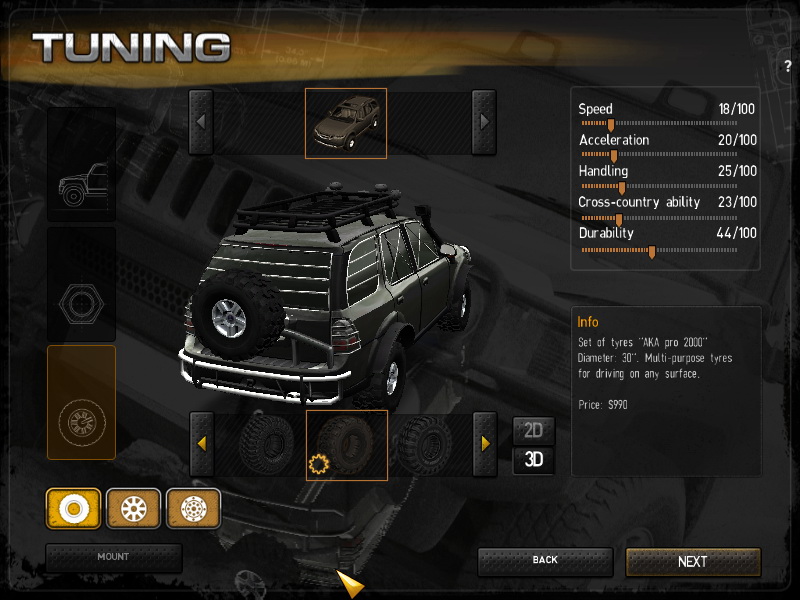800x600 pixels.
Task: Open help with the question mark
Action: coord(788,66)
